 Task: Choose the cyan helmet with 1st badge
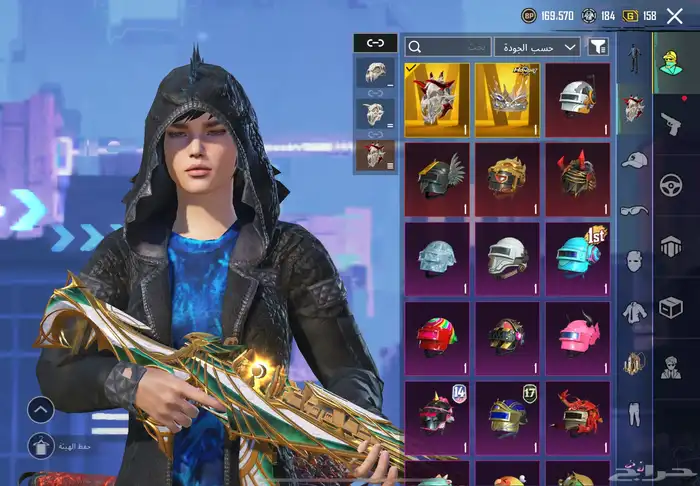pyautogui.click(x=577, y=257)
